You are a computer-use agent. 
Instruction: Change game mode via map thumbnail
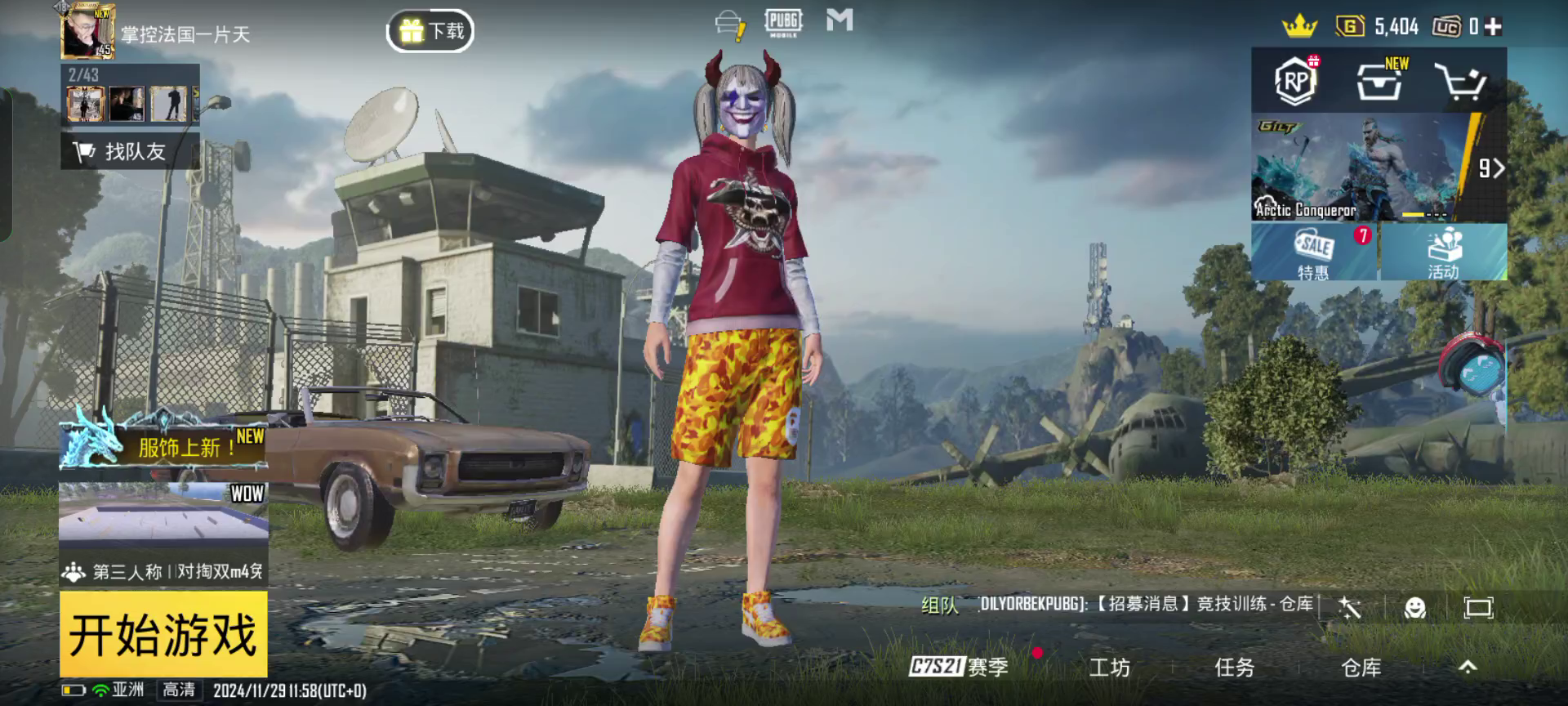pyautogui.click(x=163, y=513)
